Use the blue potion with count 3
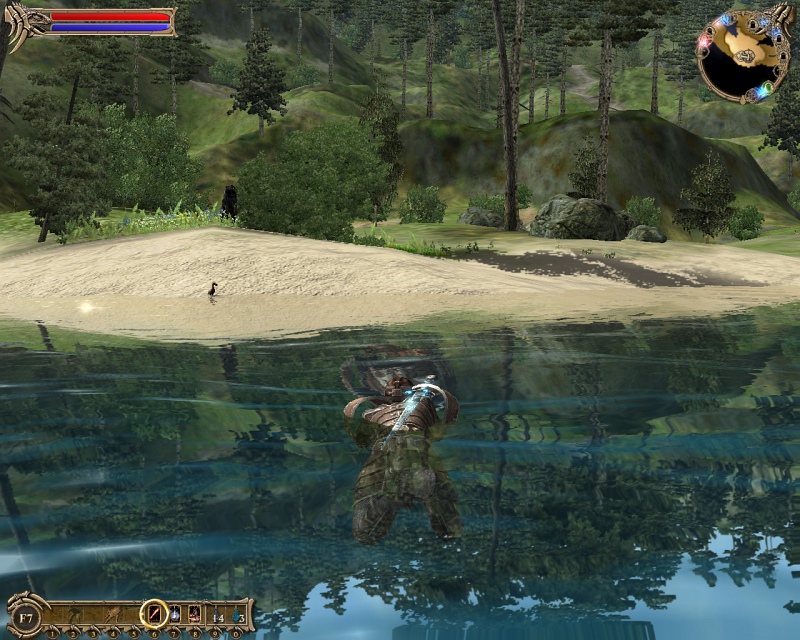Image resolution: width=800 pixels, height=640 pixels. click(x=237, y=613)
